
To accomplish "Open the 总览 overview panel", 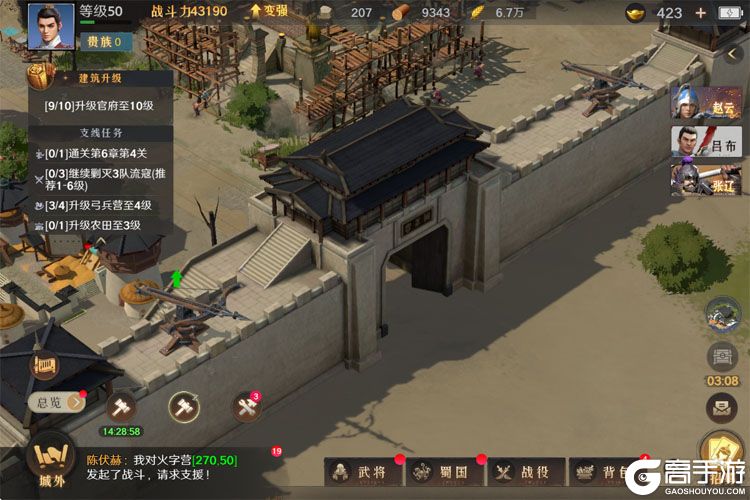I will (x=50, y=402).
